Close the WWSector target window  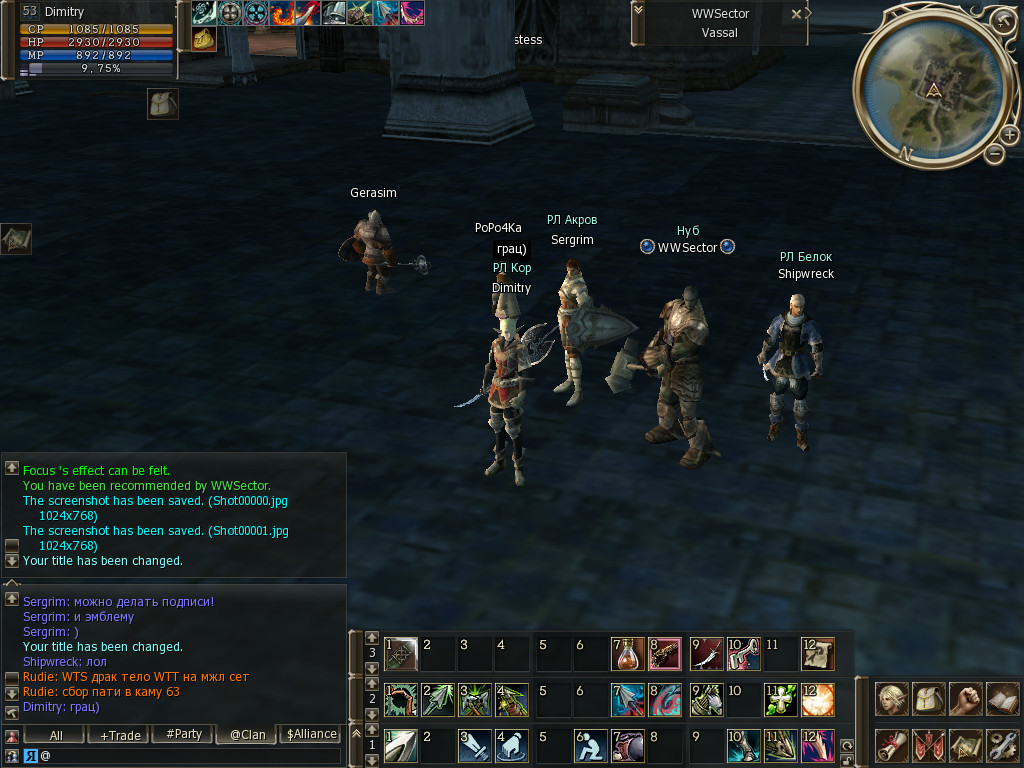(796, 14)
